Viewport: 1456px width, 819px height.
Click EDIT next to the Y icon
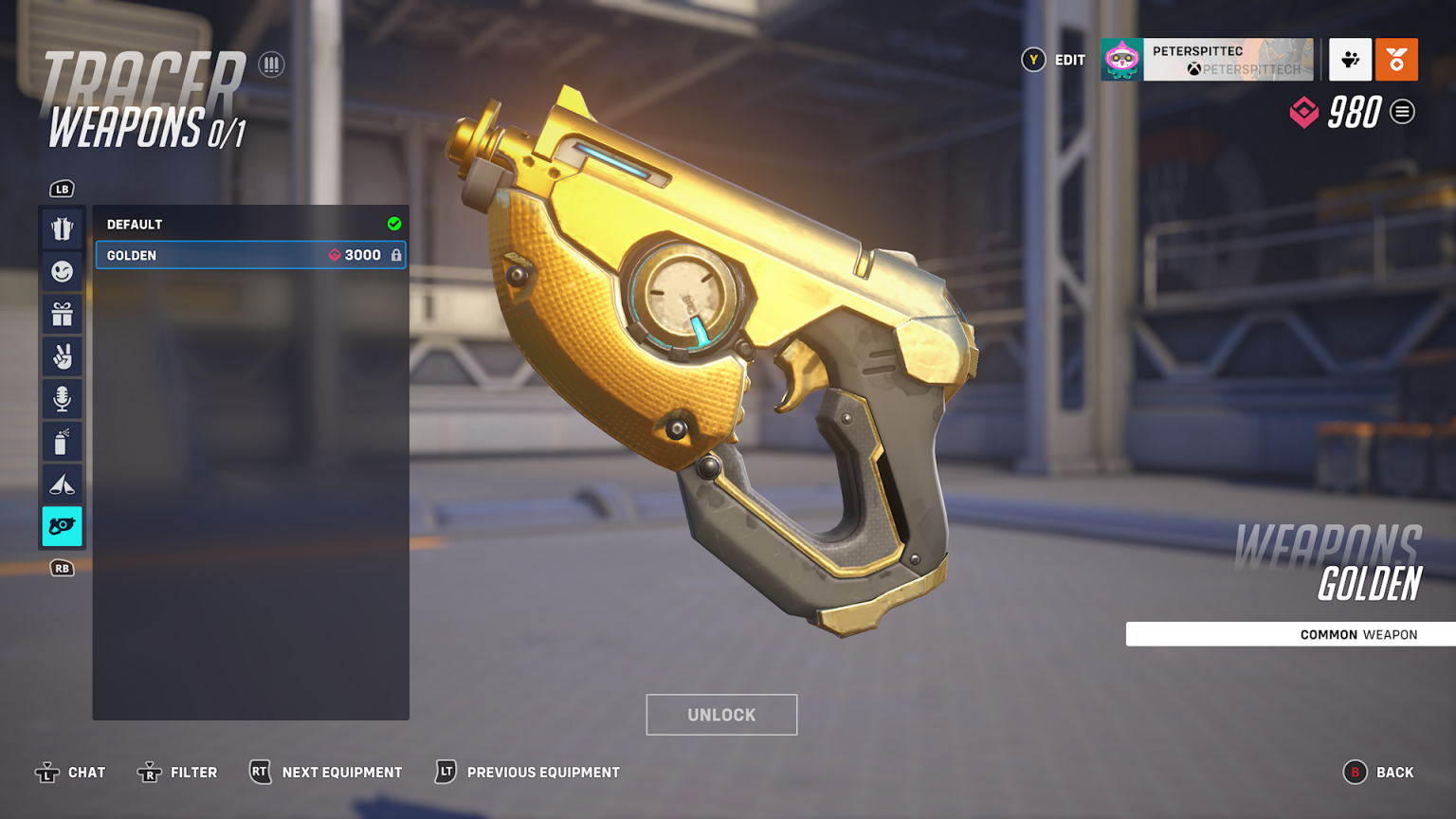tap(1069, 60)
